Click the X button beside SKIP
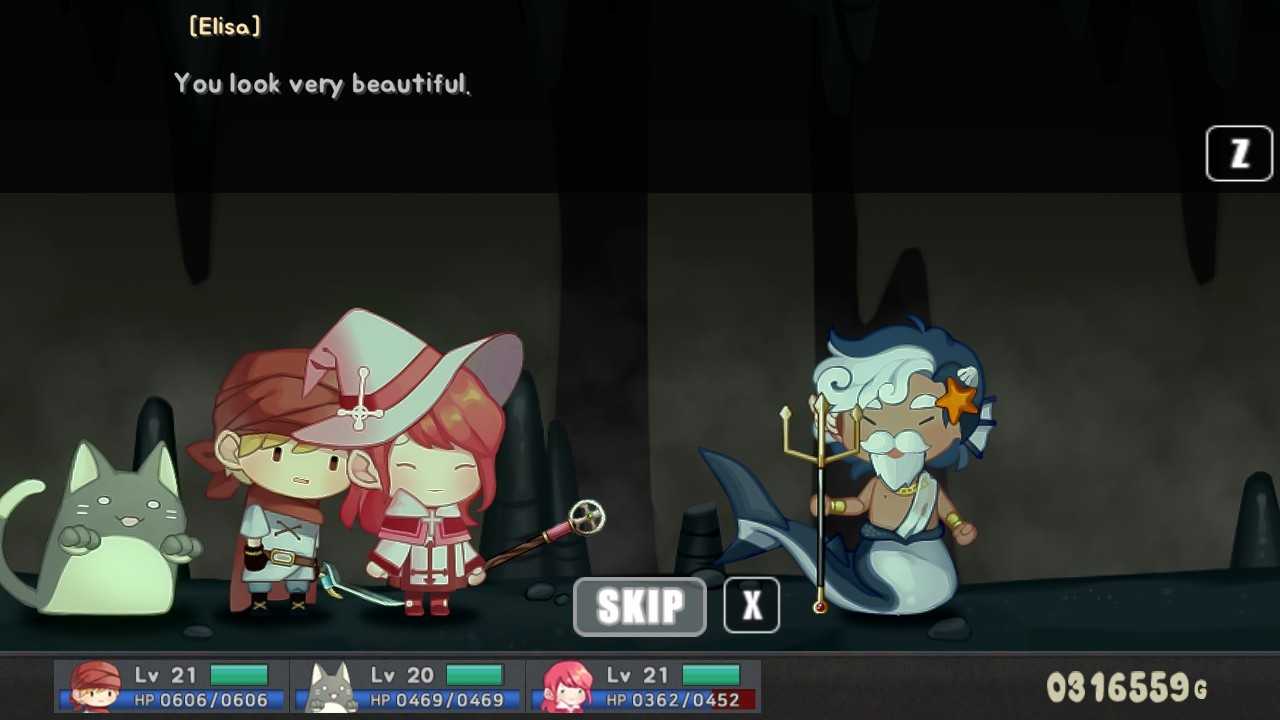 click(x=751, y=605)
